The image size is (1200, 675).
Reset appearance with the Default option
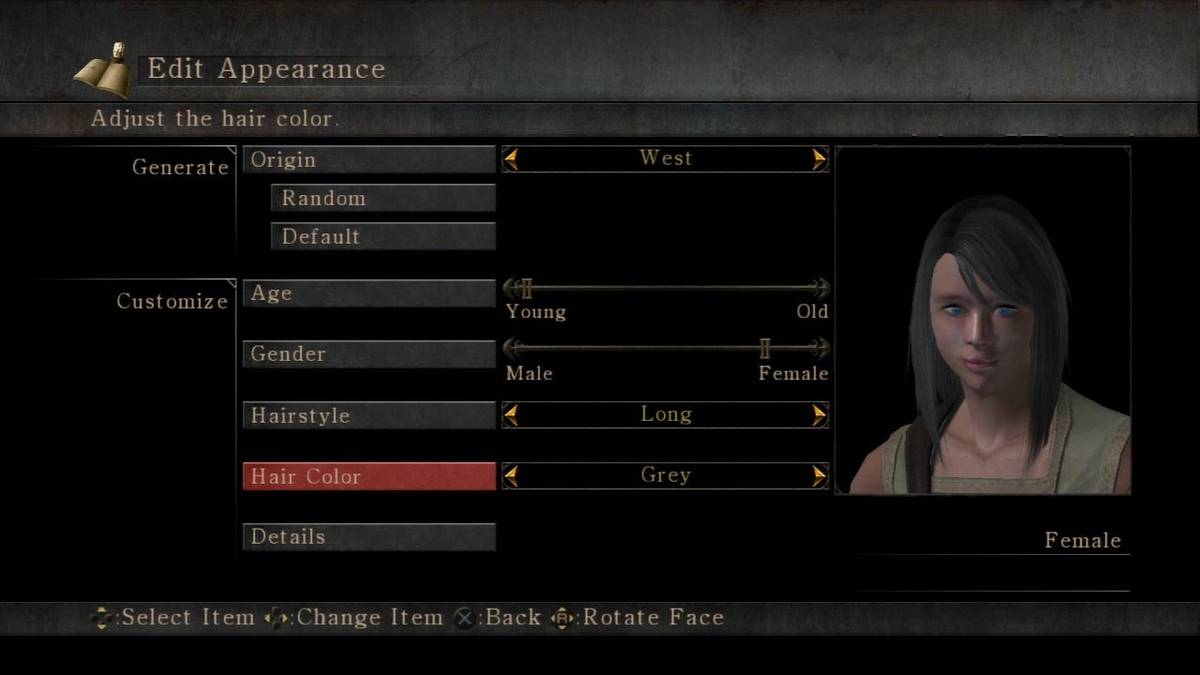[383, 237]
